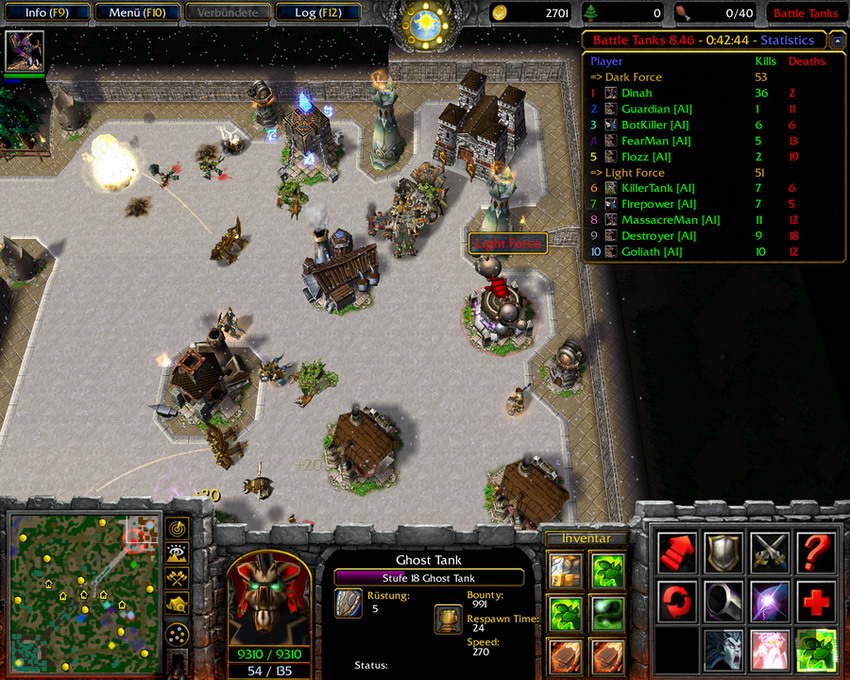
Task: Collapse the Battle Tanks statistics scoreboard
Action: (836, 41)
